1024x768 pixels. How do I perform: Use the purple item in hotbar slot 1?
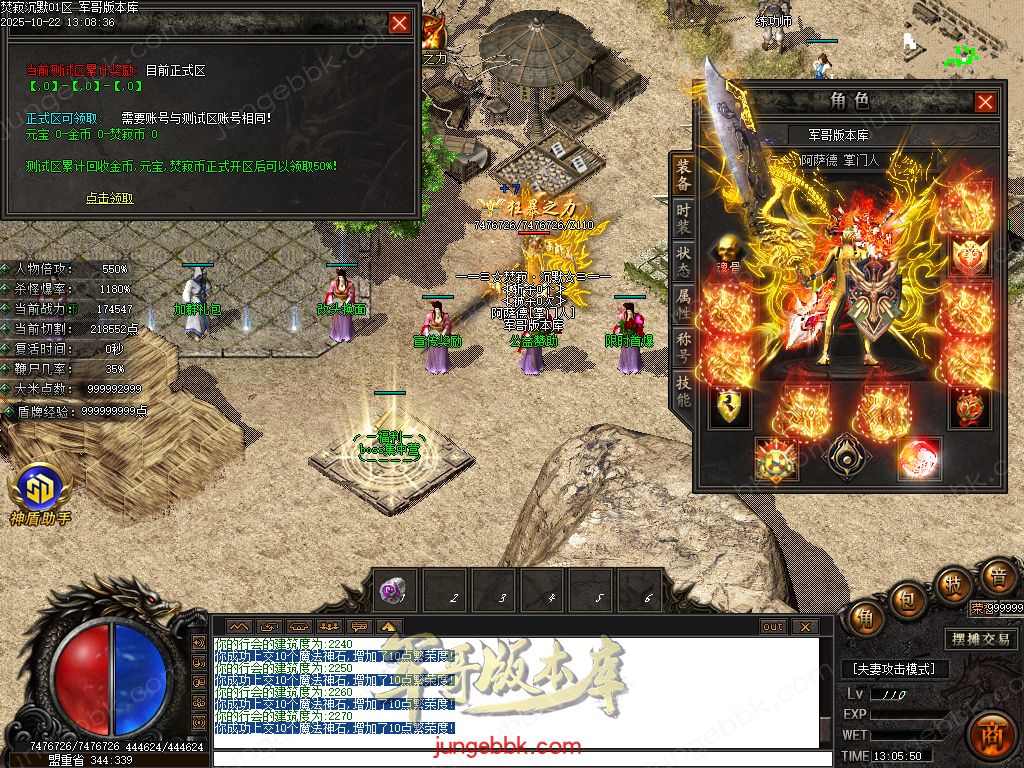[393, 590]
